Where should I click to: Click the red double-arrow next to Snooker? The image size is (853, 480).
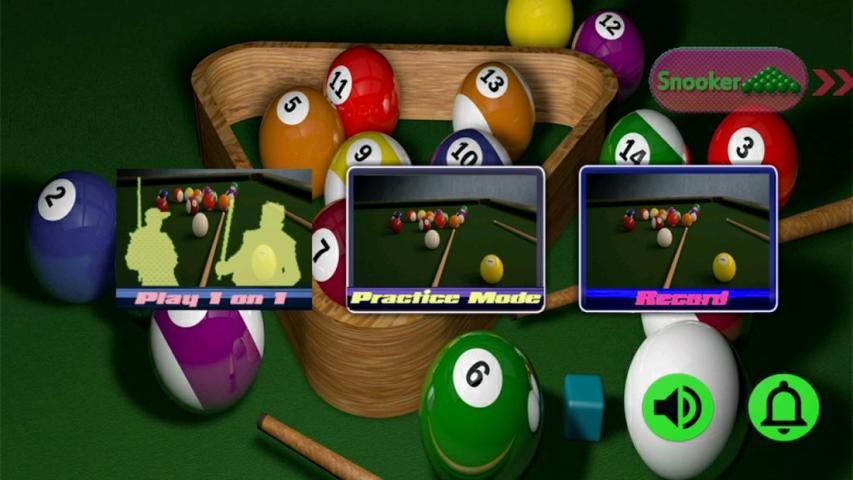[831, 82]
